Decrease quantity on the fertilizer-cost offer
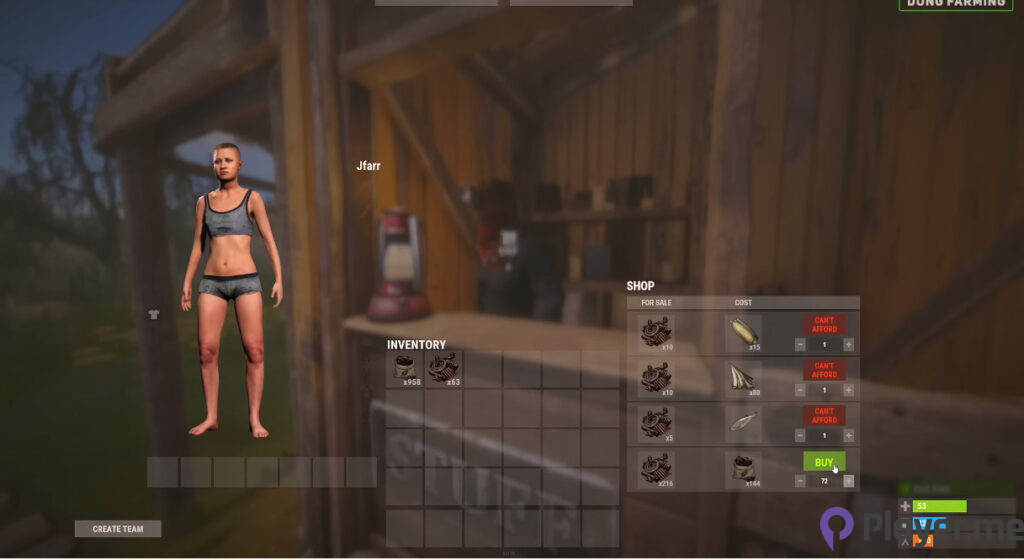 [x=800, y=481]
